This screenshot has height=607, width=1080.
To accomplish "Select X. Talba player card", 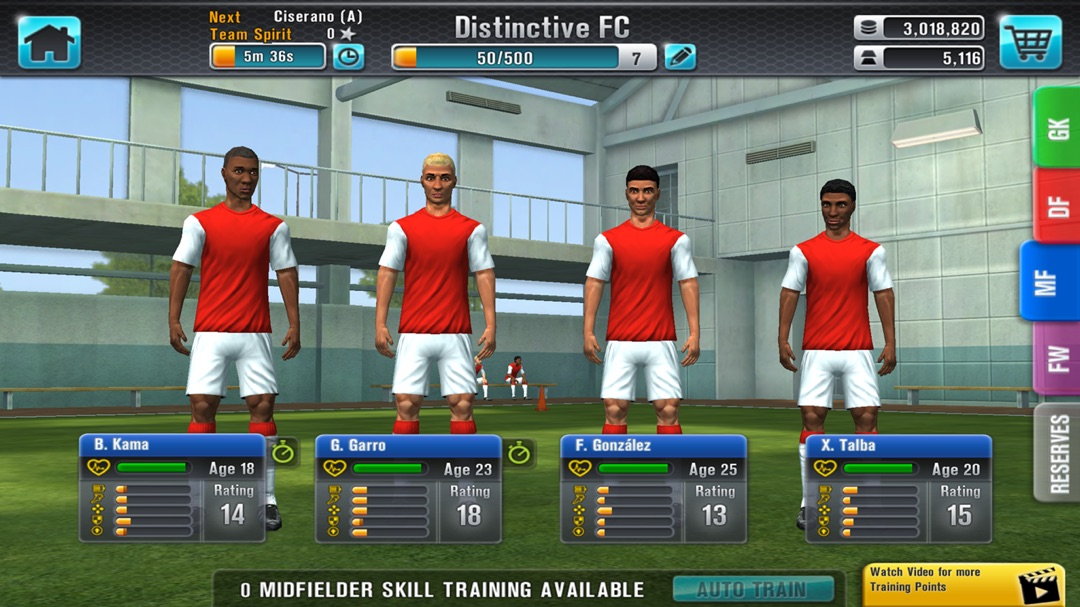I will (898, 488).
